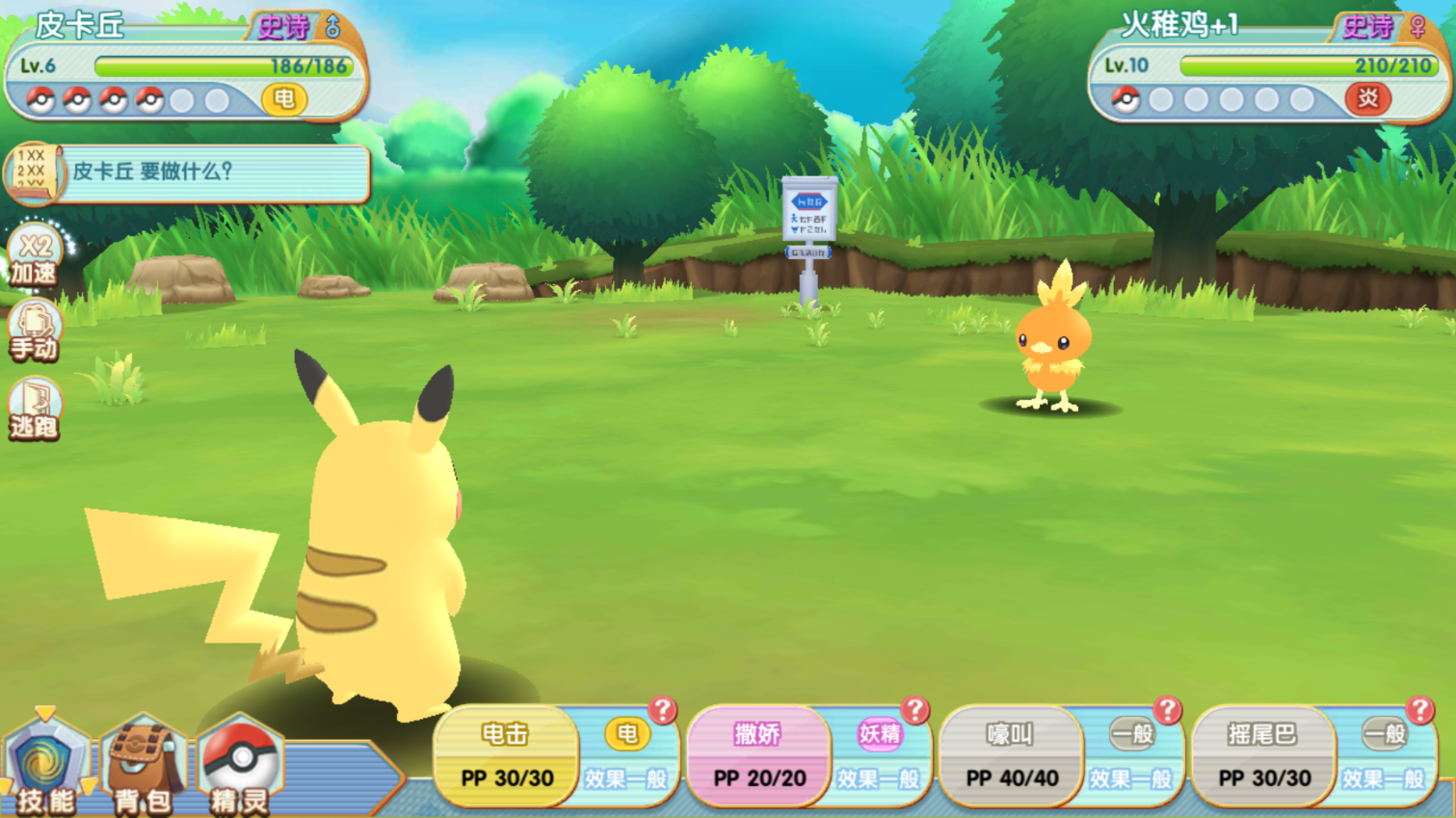Screen dimensions: 1456x818
Task: Show info for the 摇尾巴 move question mark
Action: [1419, 711]
